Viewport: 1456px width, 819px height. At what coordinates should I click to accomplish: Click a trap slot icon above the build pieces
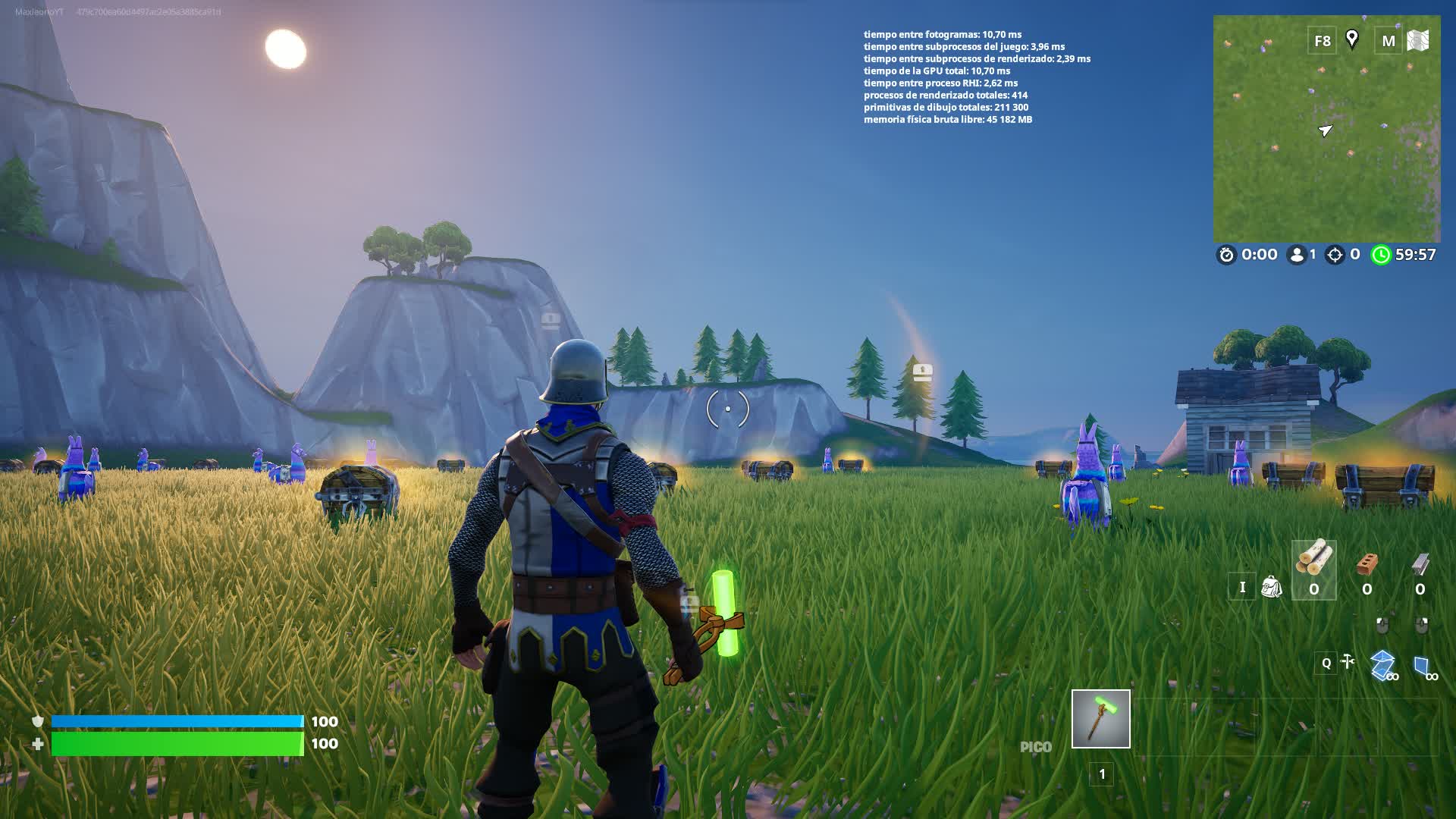(1383, 624)
